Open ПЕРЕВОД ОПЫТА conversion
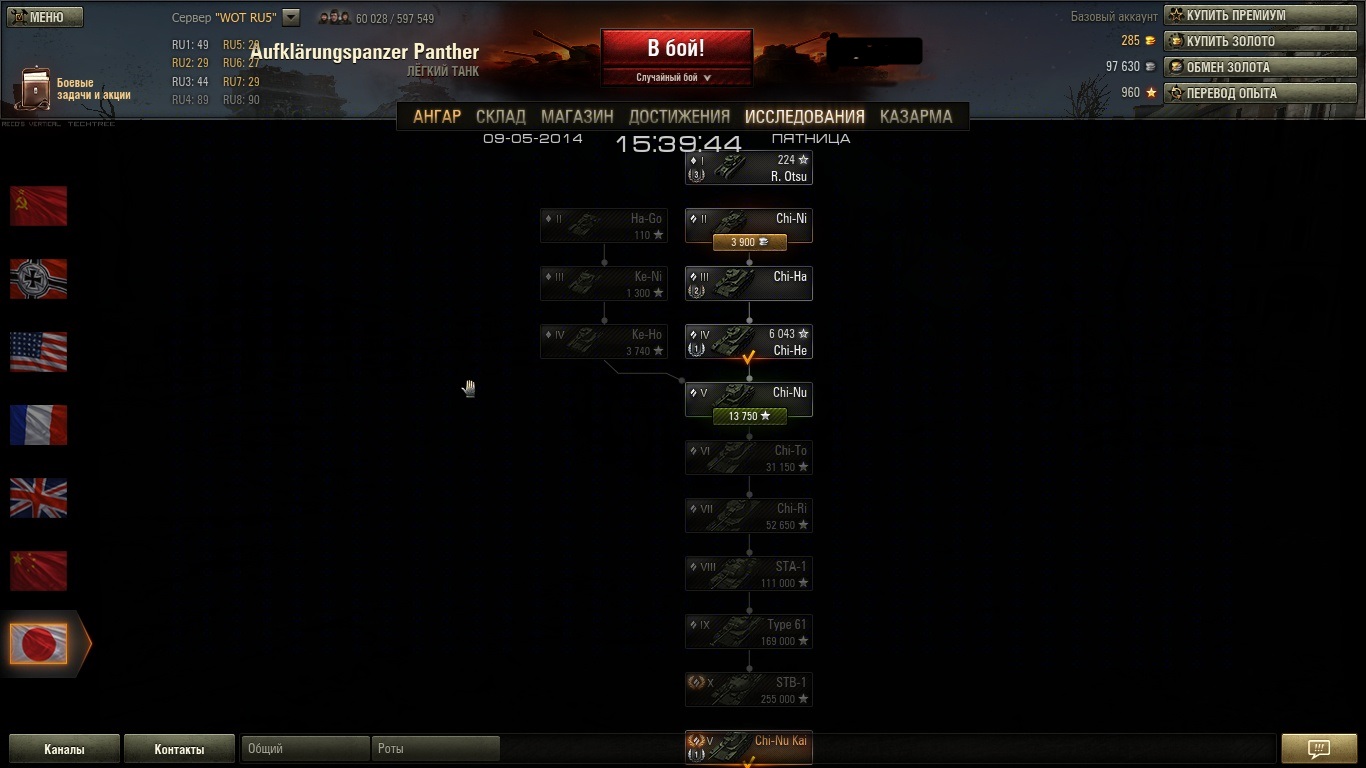This screenshot has height=768, width=1366. click(x=1260, y=93)
